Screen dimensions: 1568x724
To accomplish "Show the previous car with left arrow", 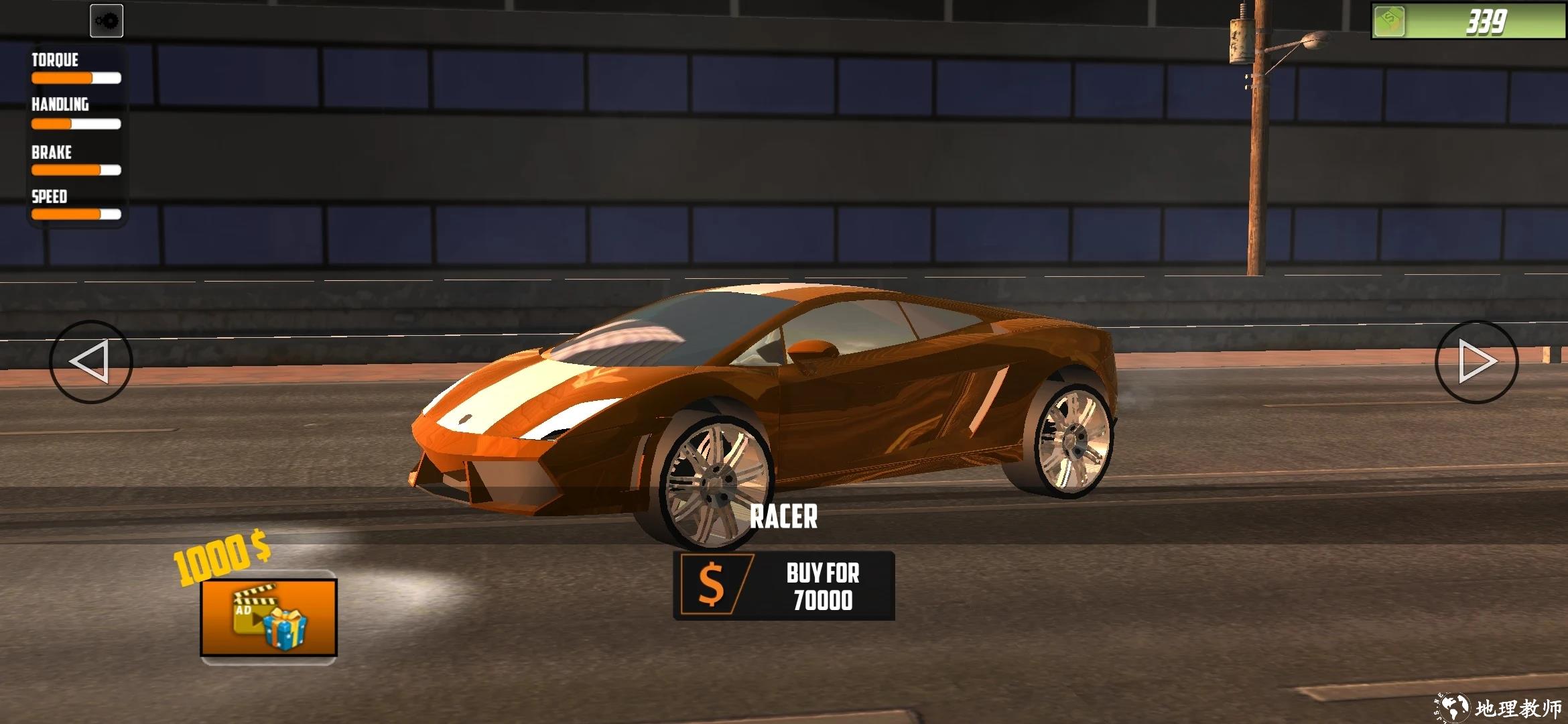I will 90,362.
